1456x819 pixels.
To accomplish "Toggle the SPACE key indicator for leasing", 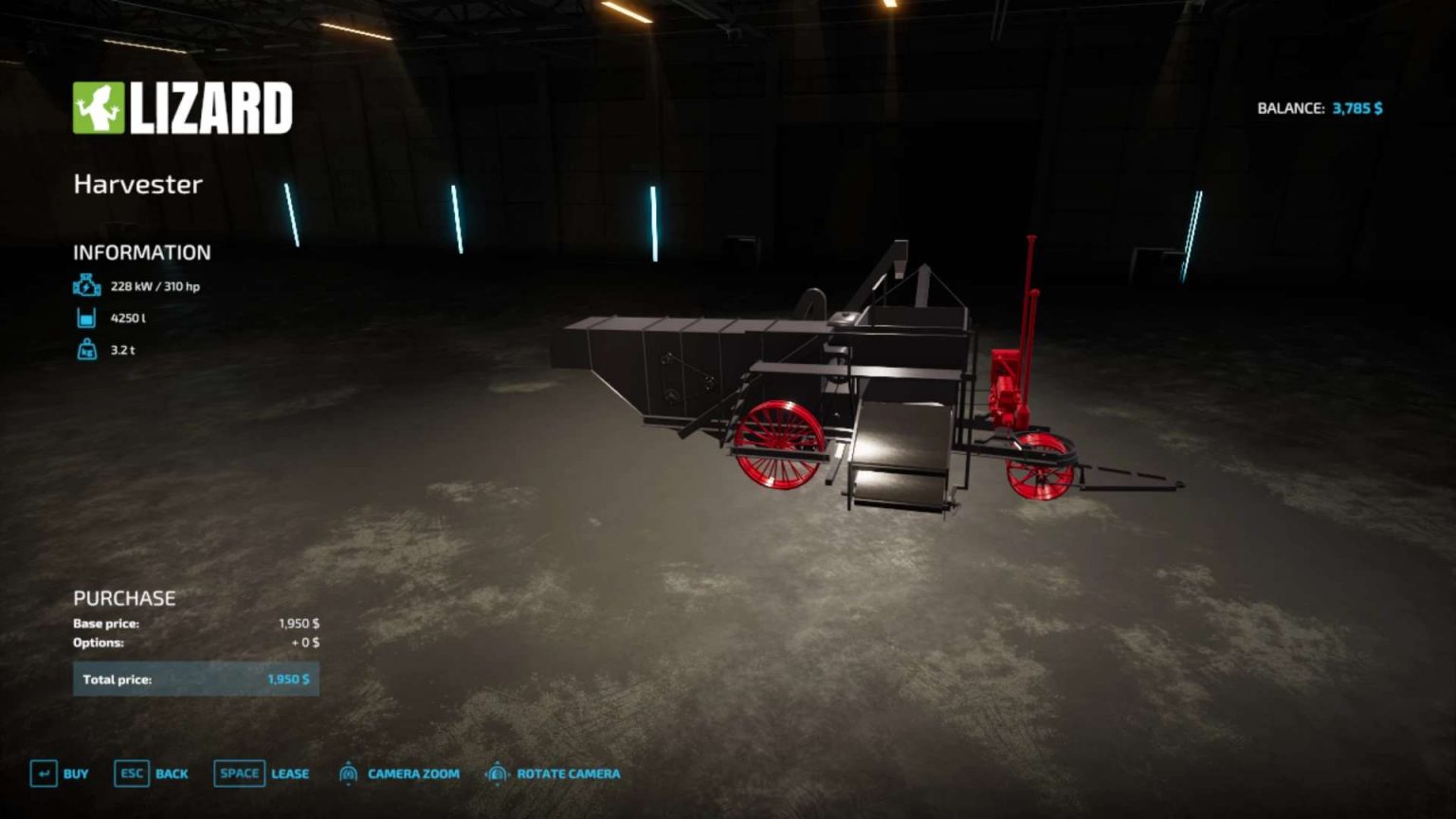I will click(238, 773).
